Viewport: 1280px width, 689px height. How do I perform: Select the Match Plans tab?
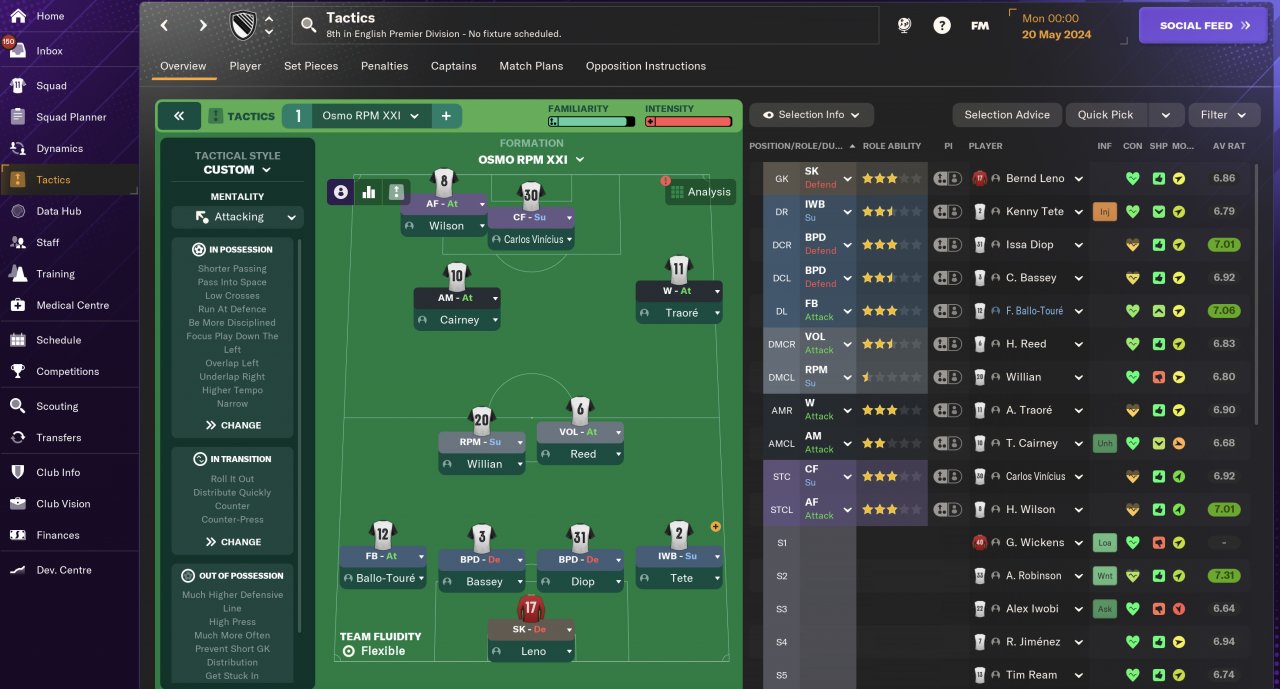pyautogui.click(x=531, y=66)
